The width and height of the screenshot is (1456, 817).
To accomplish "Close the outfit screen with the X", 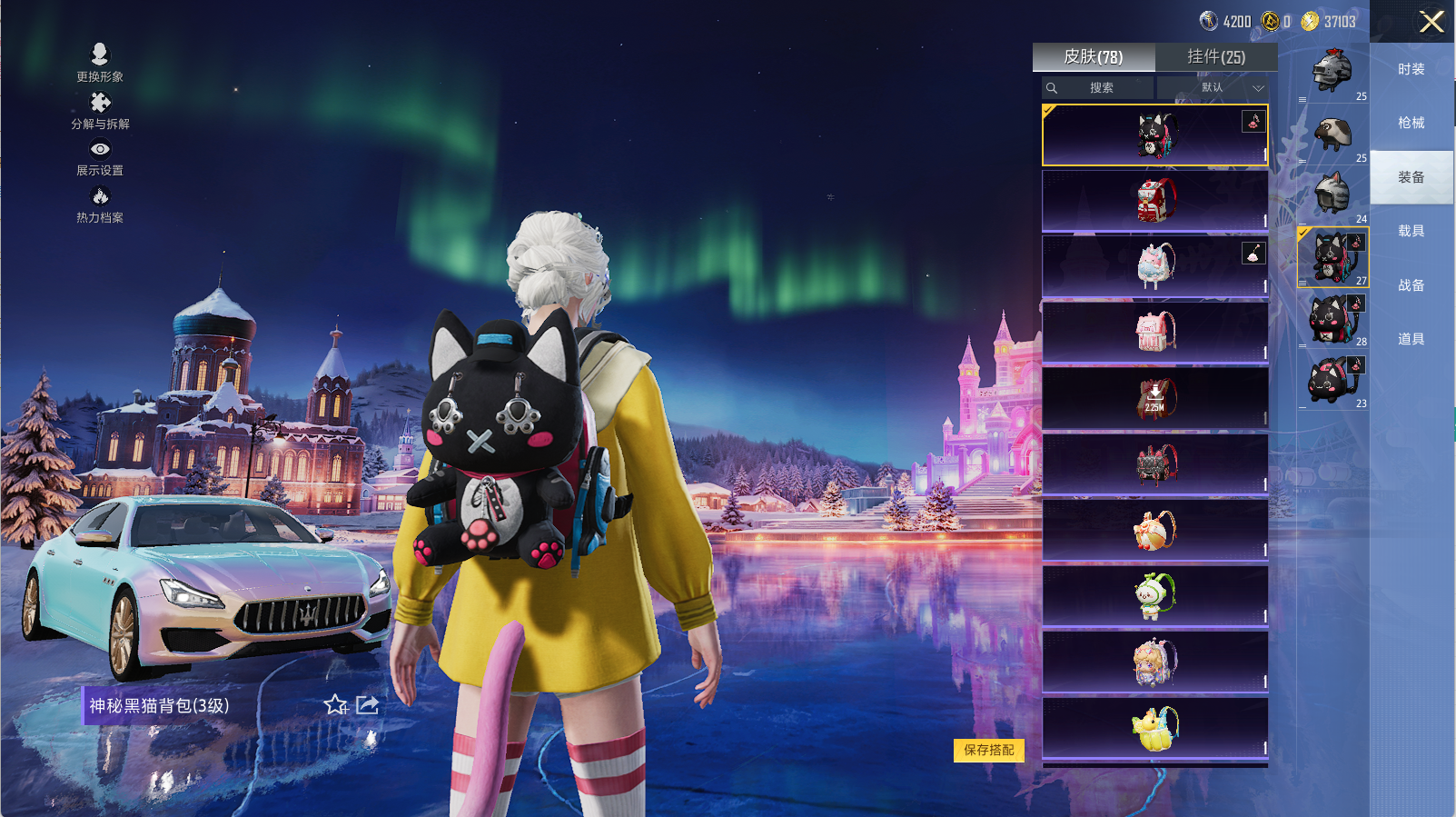I will (x=1431, y=22).
